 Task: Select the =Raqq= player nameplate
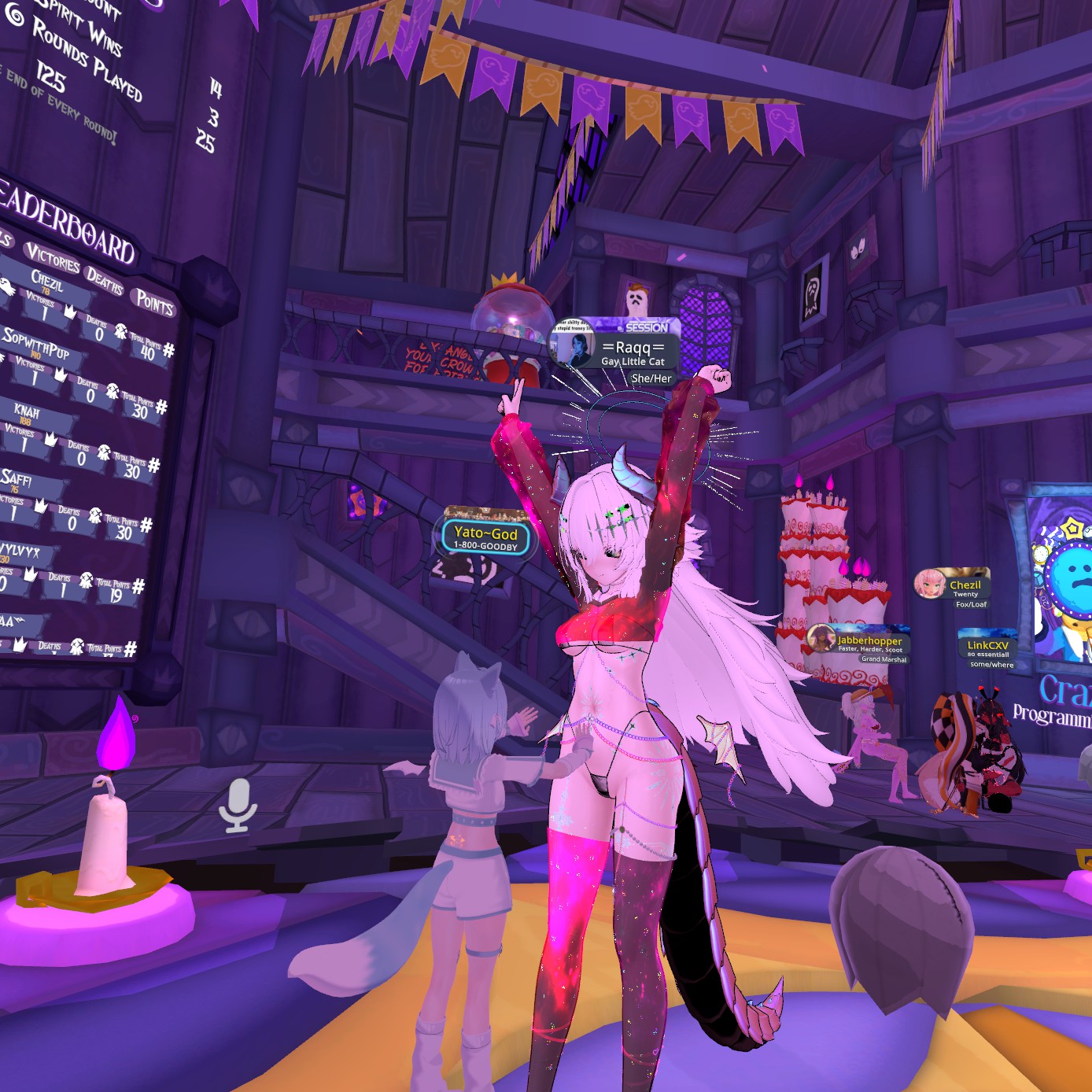(632, 348)
